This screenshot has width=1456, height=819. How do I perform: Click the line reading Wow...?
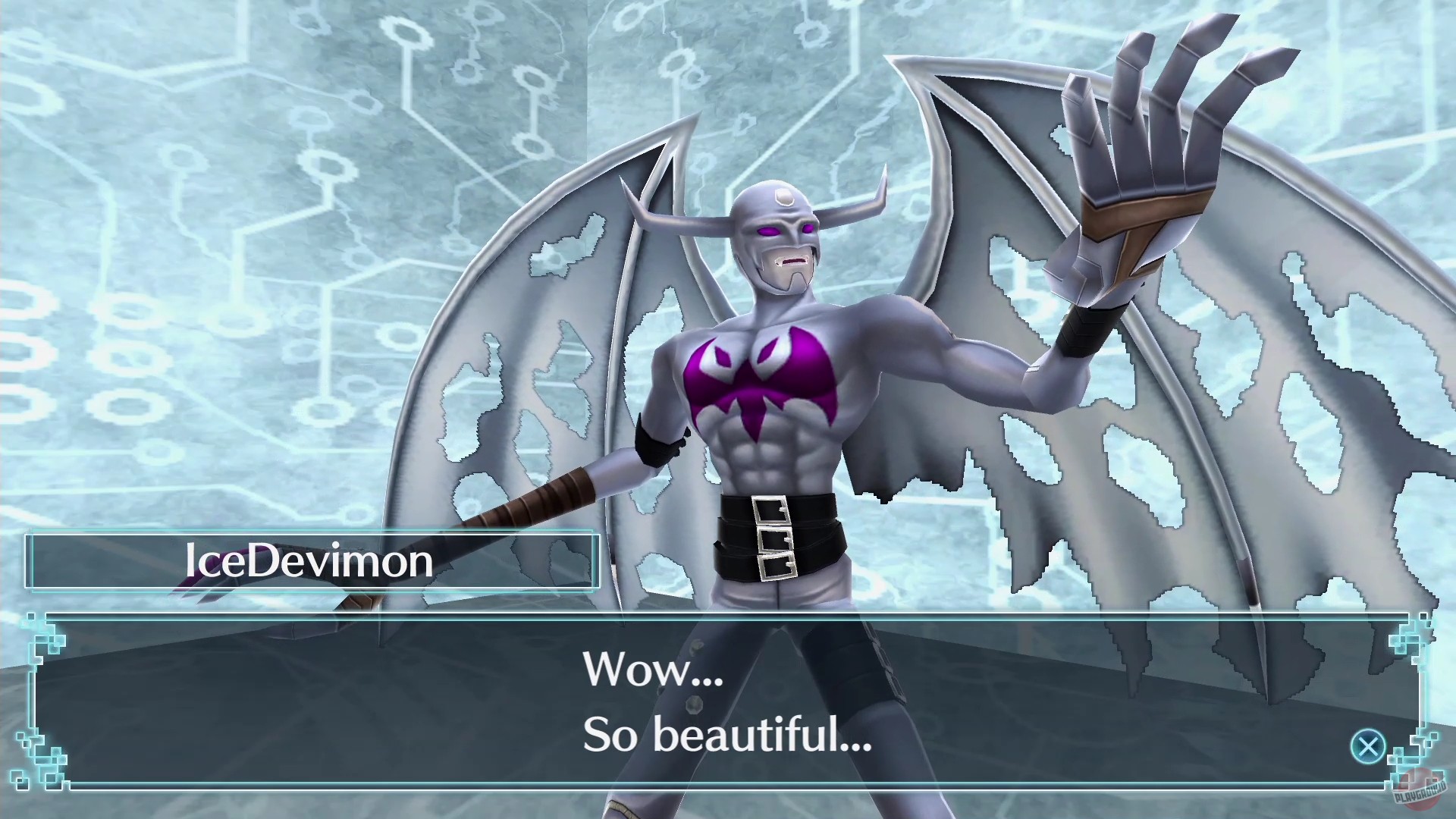(651, 667)
